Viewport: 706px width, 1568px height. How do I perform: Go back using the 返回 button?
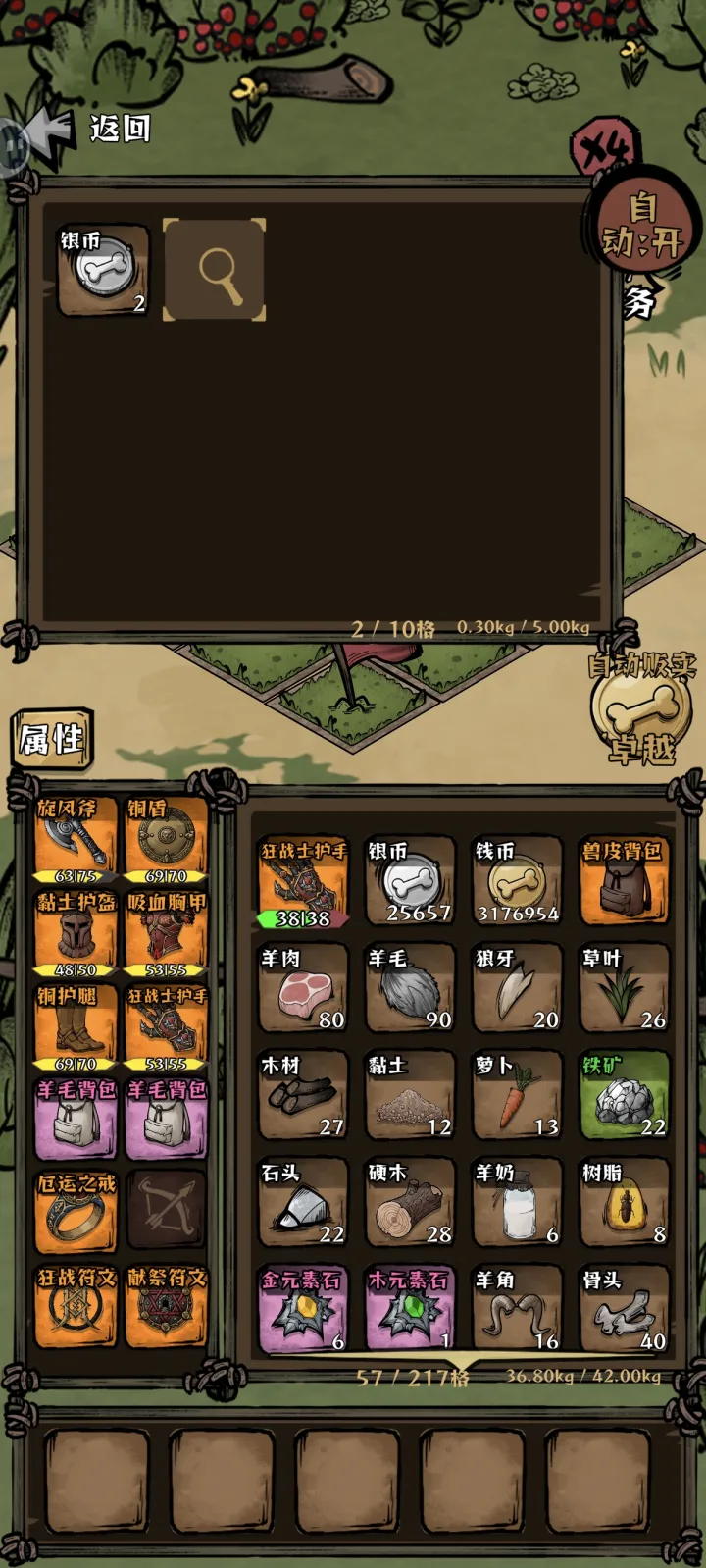point(93,130)
